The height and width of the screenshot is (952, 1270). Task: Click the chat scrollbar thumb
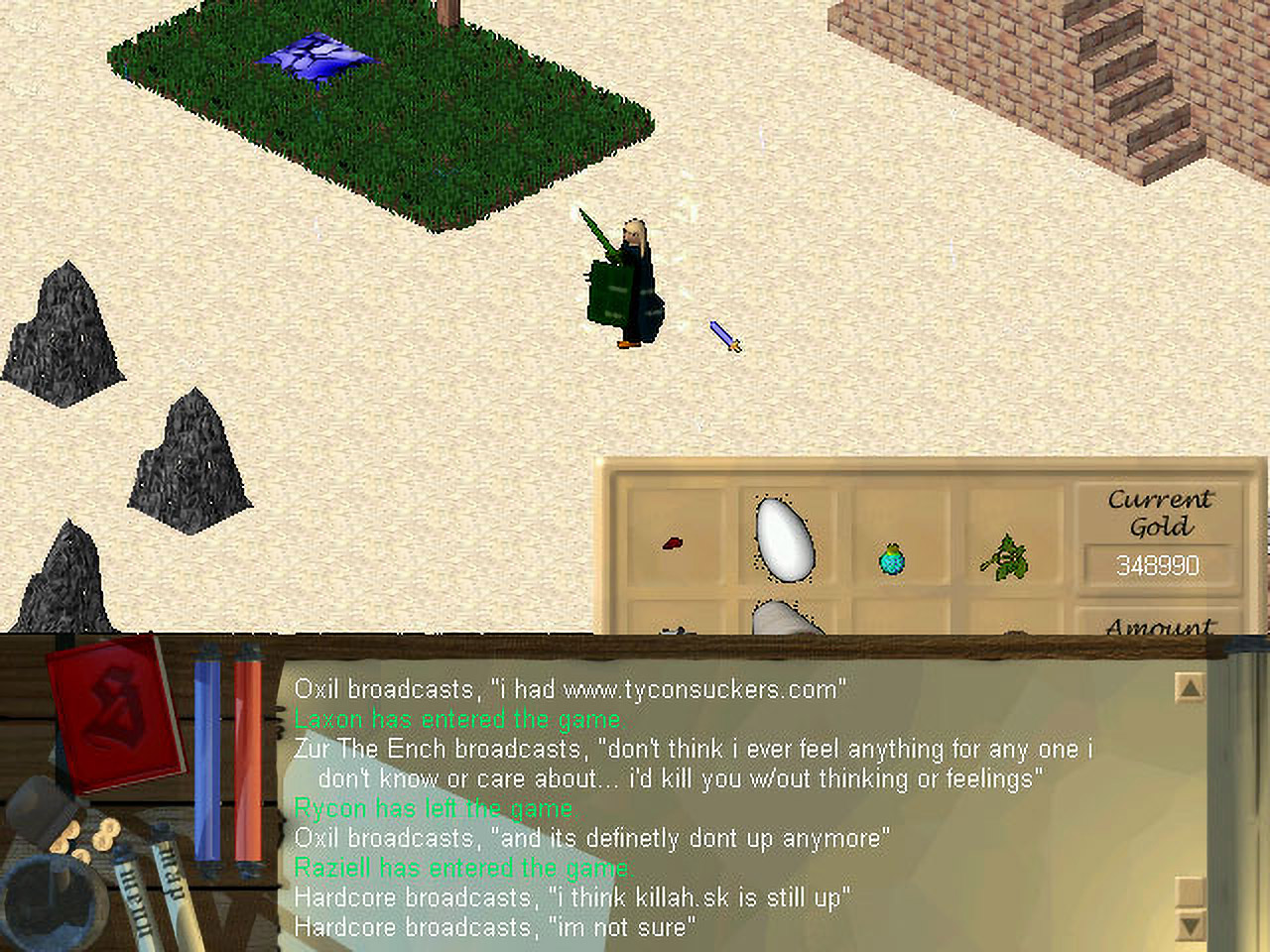point(1189,891)
